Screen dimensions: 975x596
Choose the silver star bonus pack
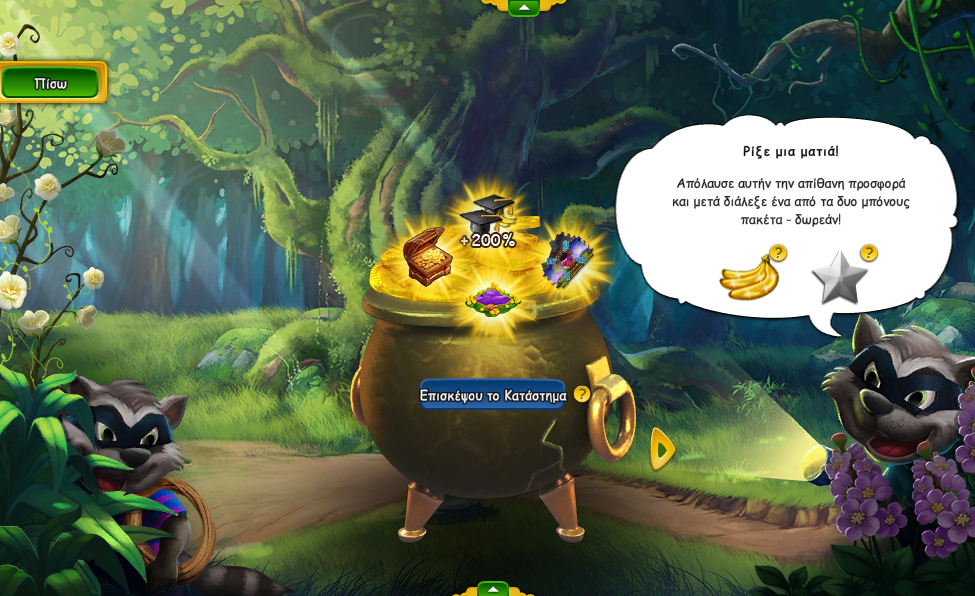tap(838, 278)
